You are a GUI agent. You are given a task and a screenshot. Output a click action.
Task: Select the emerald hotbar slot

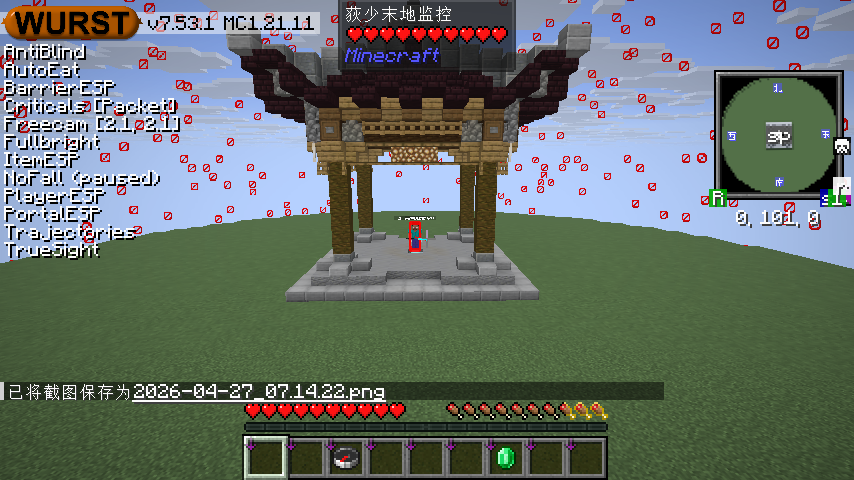coord(505,458)
